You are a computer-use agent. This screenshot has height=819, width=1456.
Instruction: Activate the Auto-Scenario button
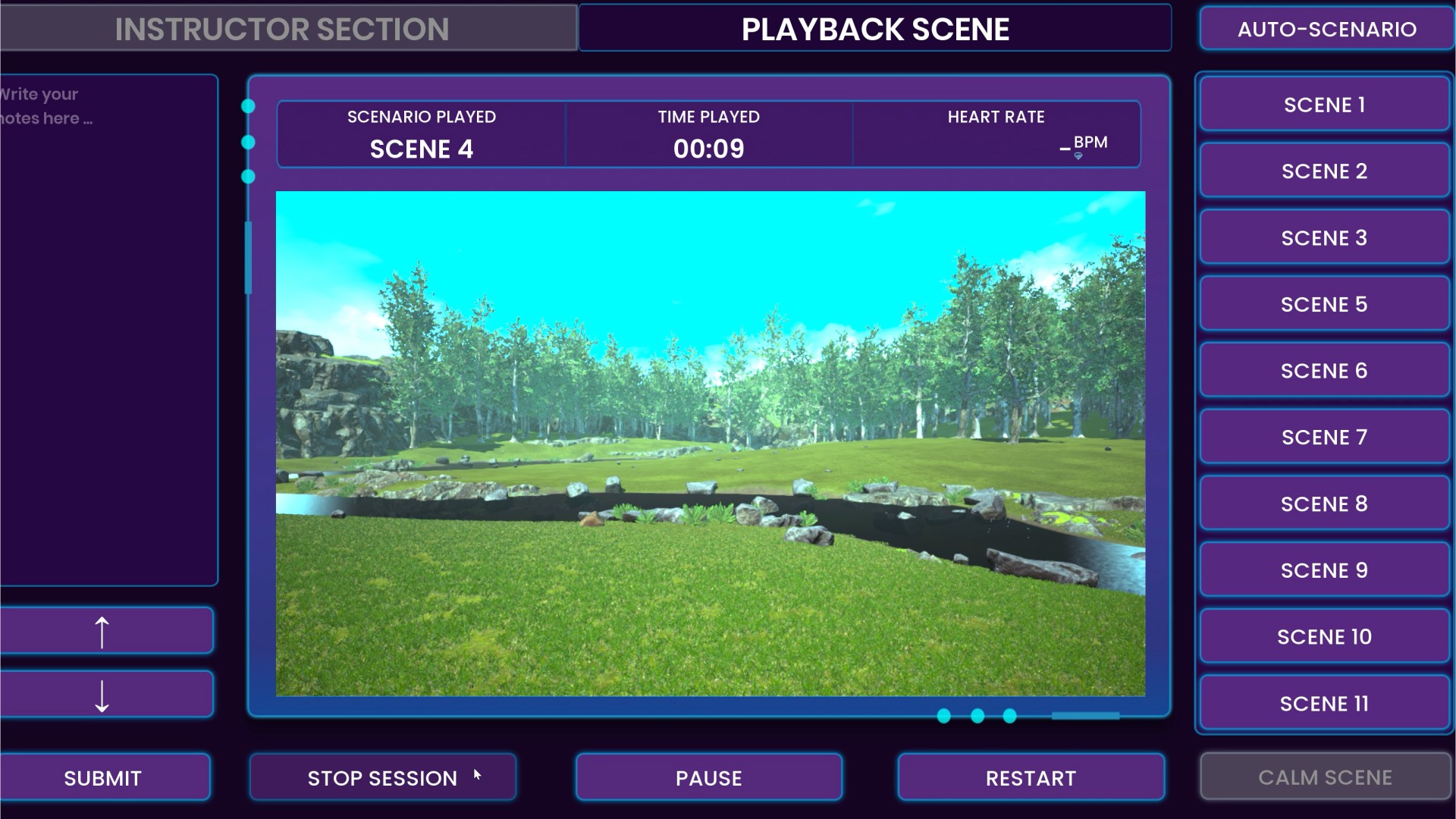(x=1326, y=29)
